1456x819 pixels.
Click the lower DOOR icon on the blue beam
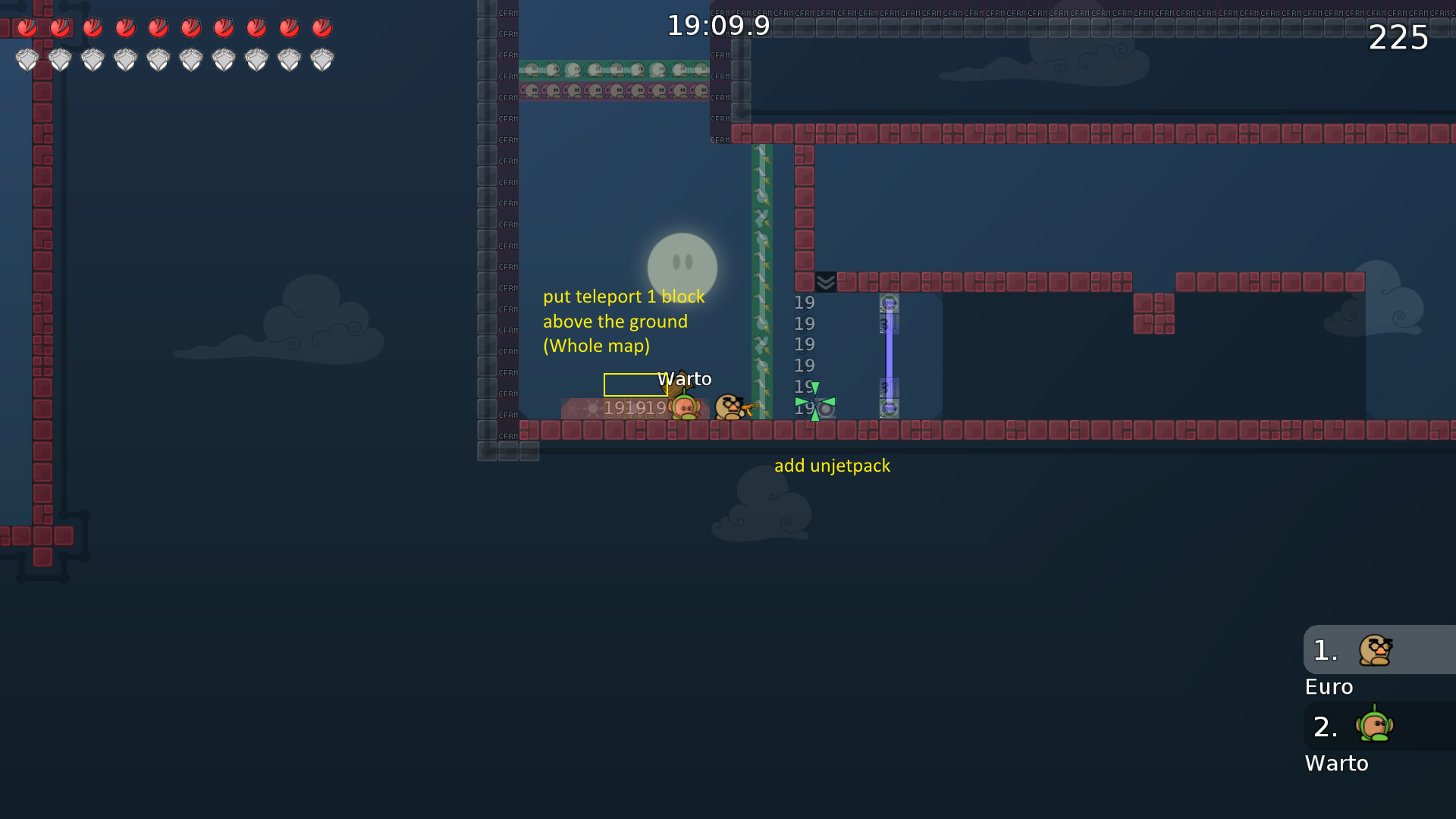click(x=889, y=409)
